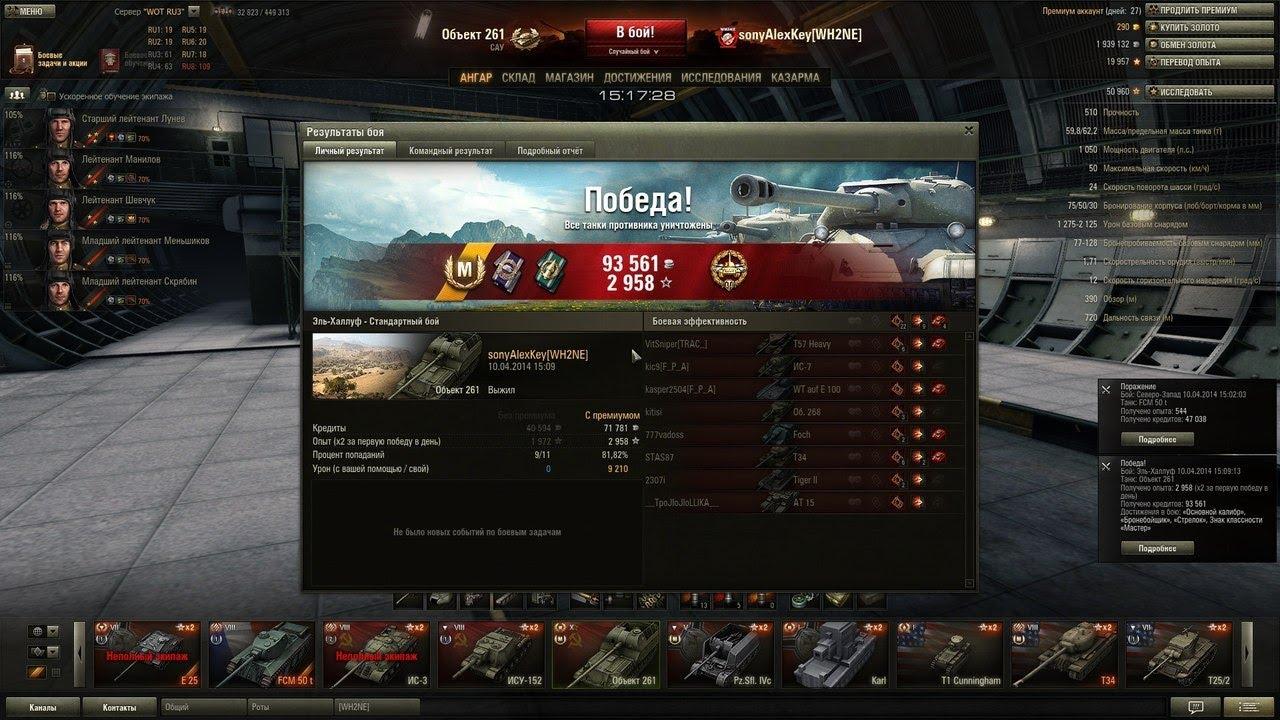1280x720 pixels.
Task: Select the T1 Cunningham tank tile
Action: tap(948, 655)
